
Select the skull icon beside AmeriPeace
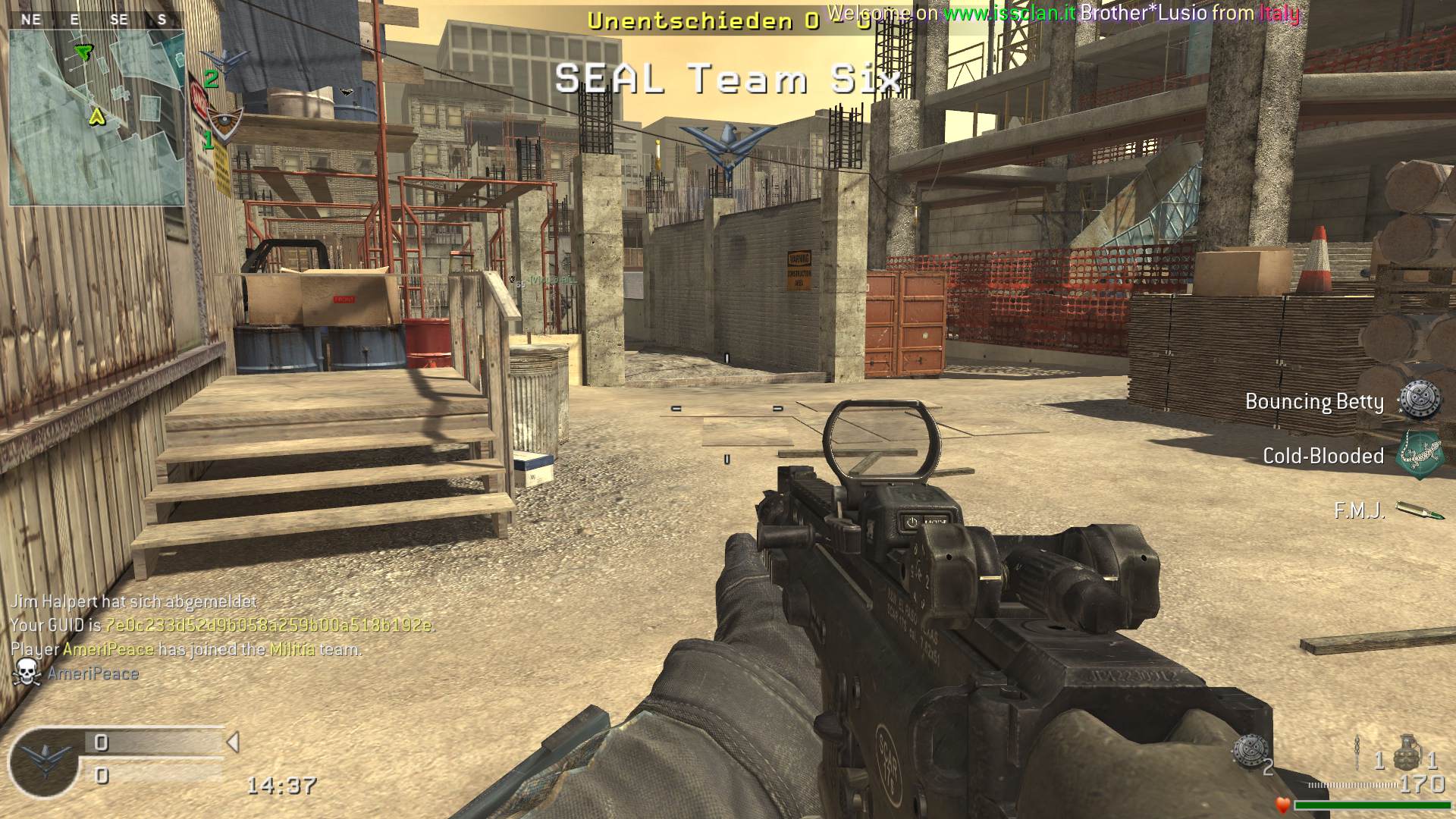click(27, 673)
